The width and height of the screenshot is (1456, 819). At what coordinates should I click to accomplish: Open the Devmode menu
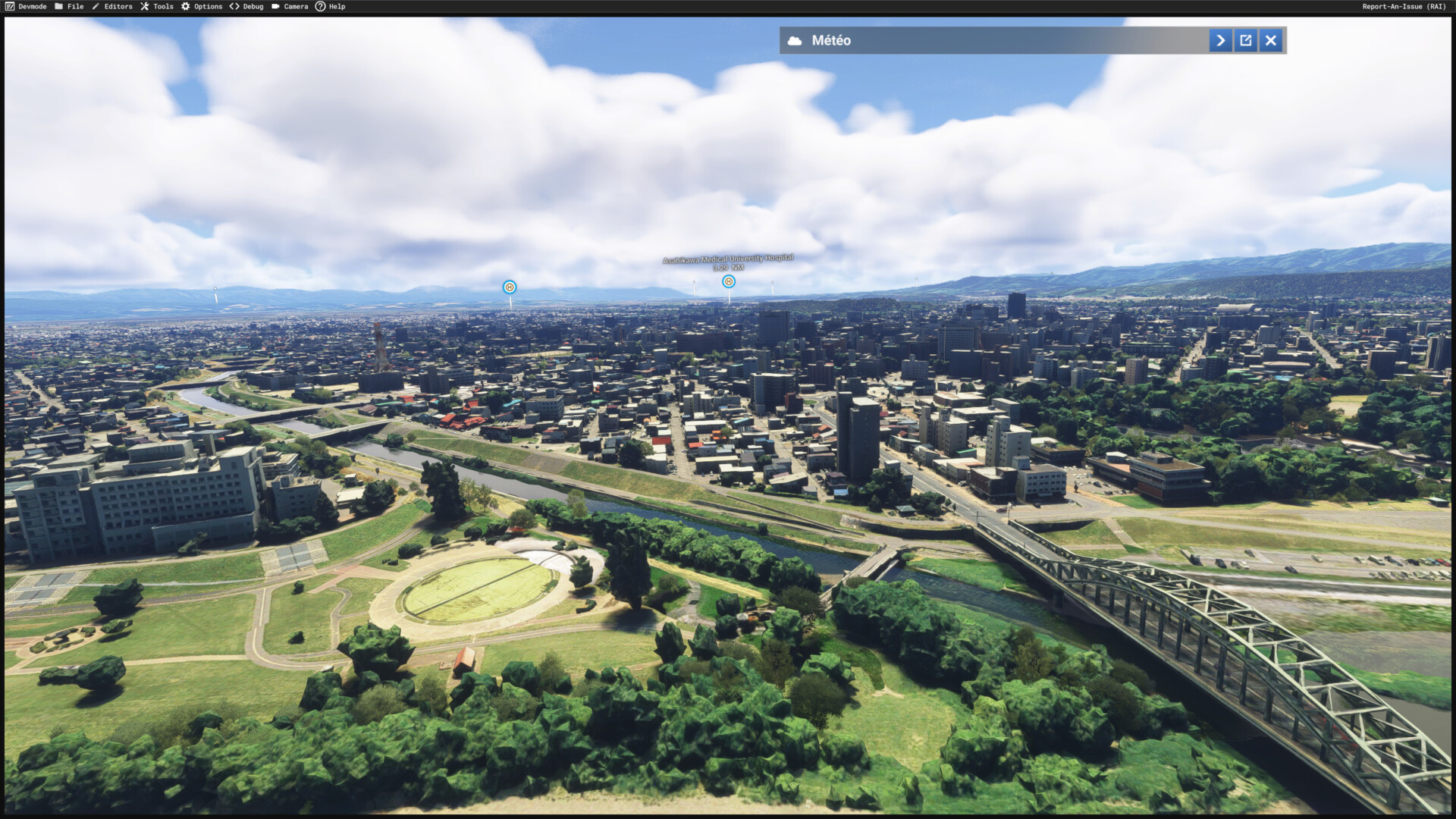click(x=26, y=6)
